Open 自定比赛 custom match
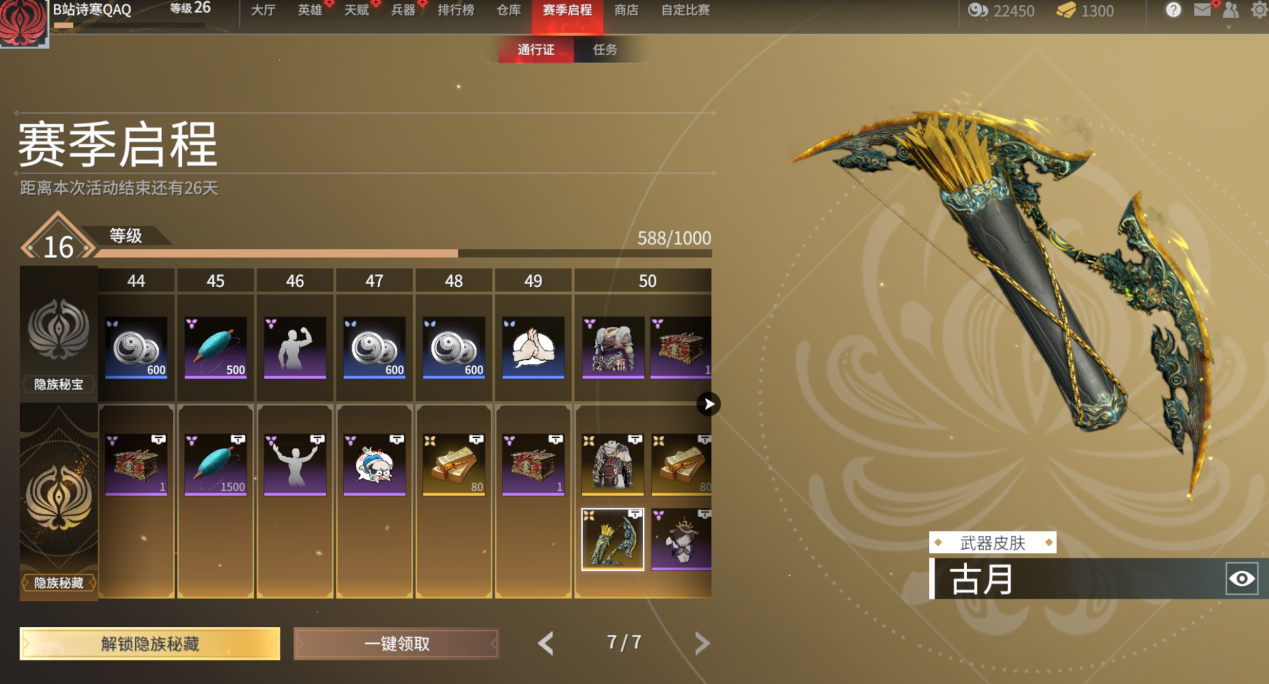 point(685,11)
